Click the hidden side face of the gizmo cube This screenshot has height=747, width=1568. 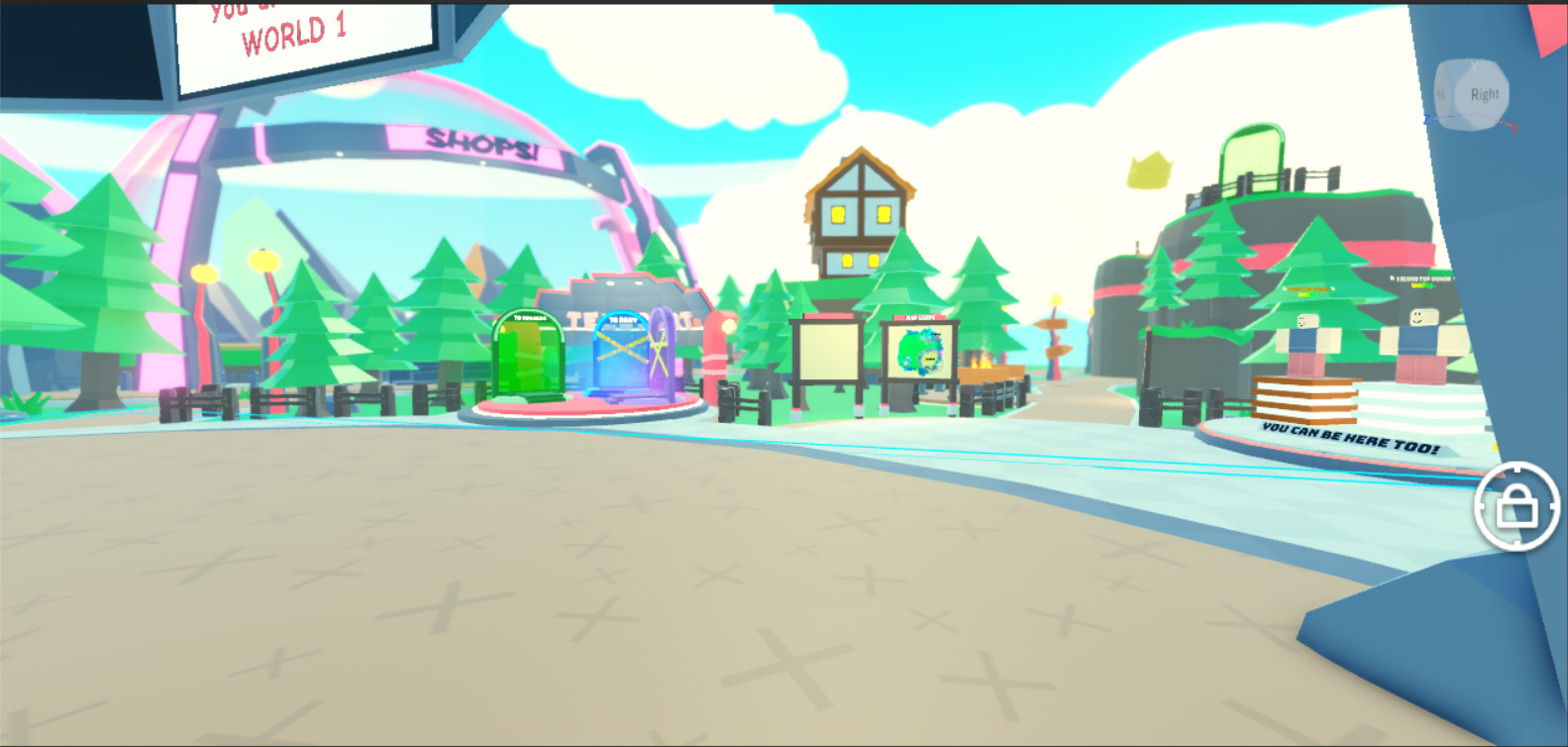1443,93
